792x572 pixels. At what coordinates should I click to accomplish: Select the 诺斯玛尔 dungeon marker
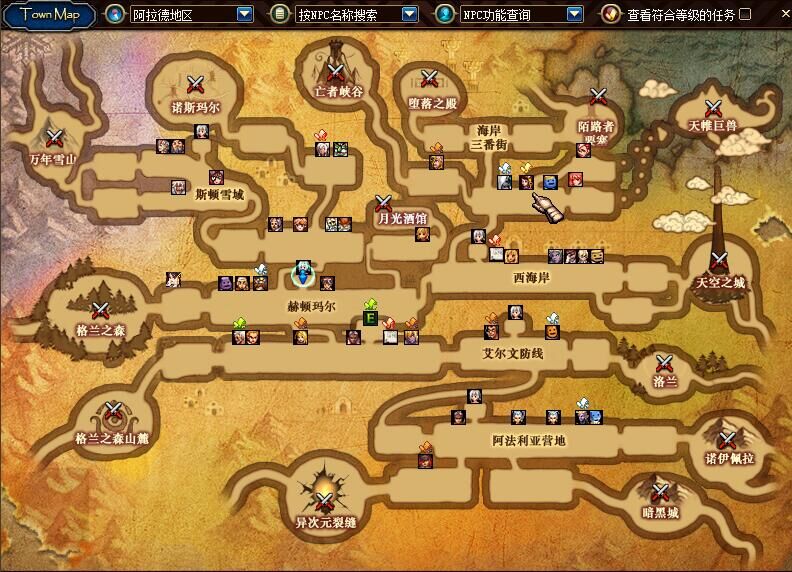tap(196, 85)
